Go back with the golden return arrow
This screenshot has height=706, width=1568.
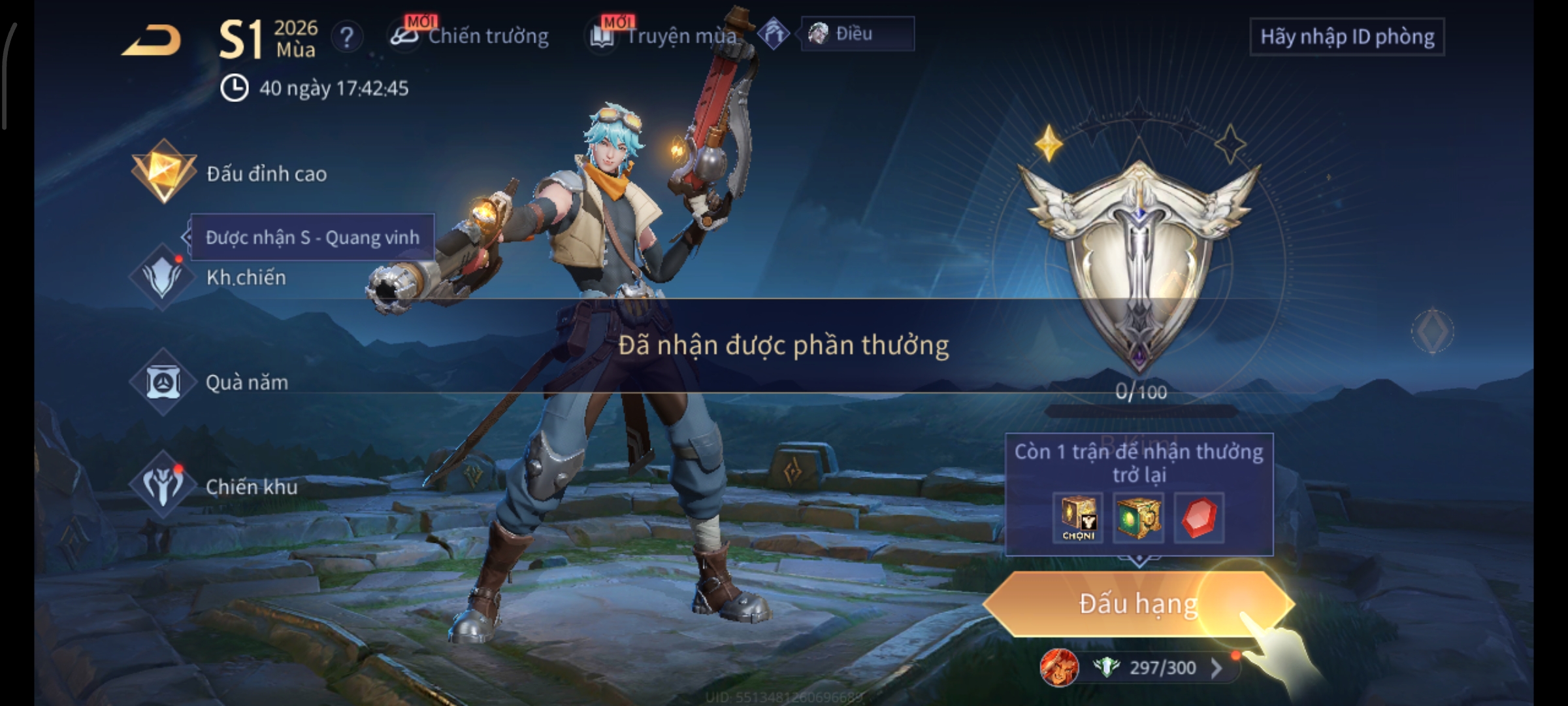click(x=152, y=41)
